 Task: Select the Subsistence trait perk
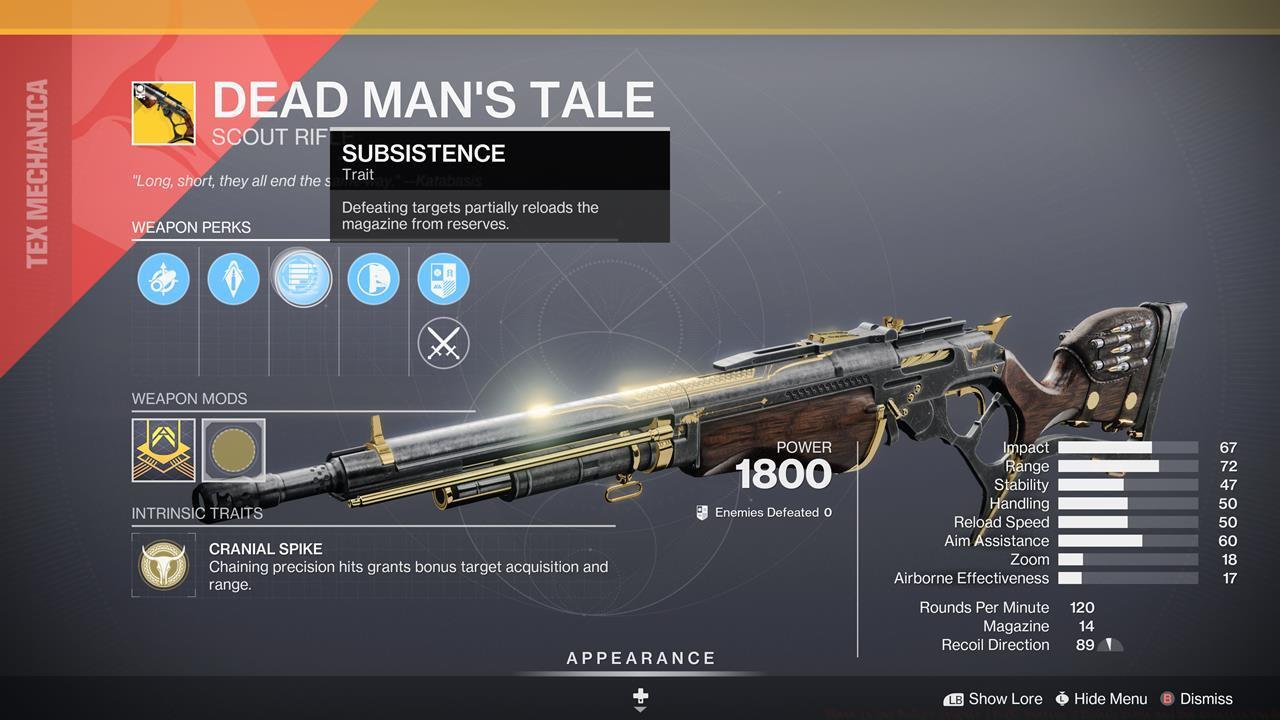pyautogui.click(x=303, y=278)
